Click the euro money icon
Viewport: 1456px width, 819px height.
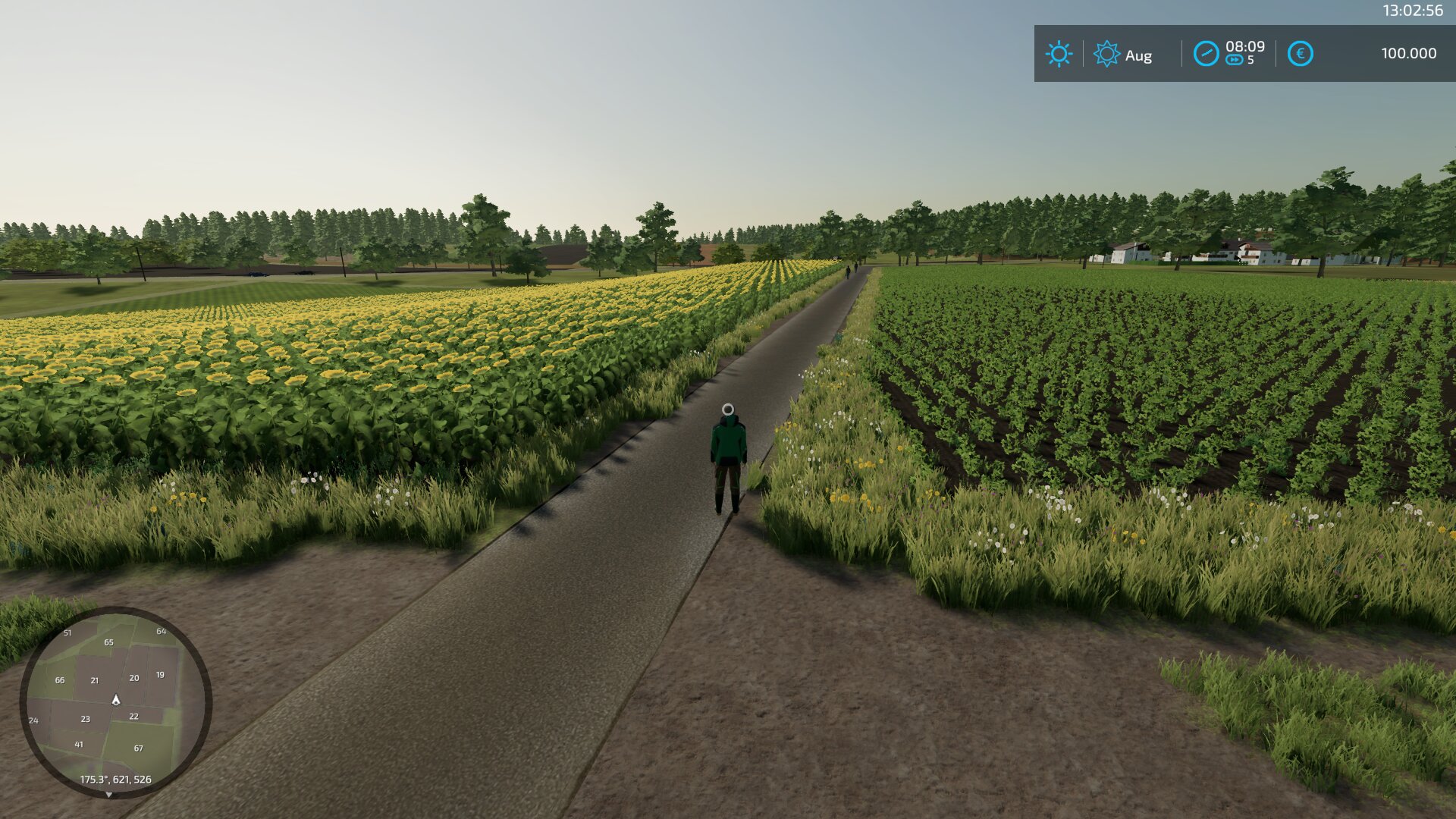click(1300, 54)
